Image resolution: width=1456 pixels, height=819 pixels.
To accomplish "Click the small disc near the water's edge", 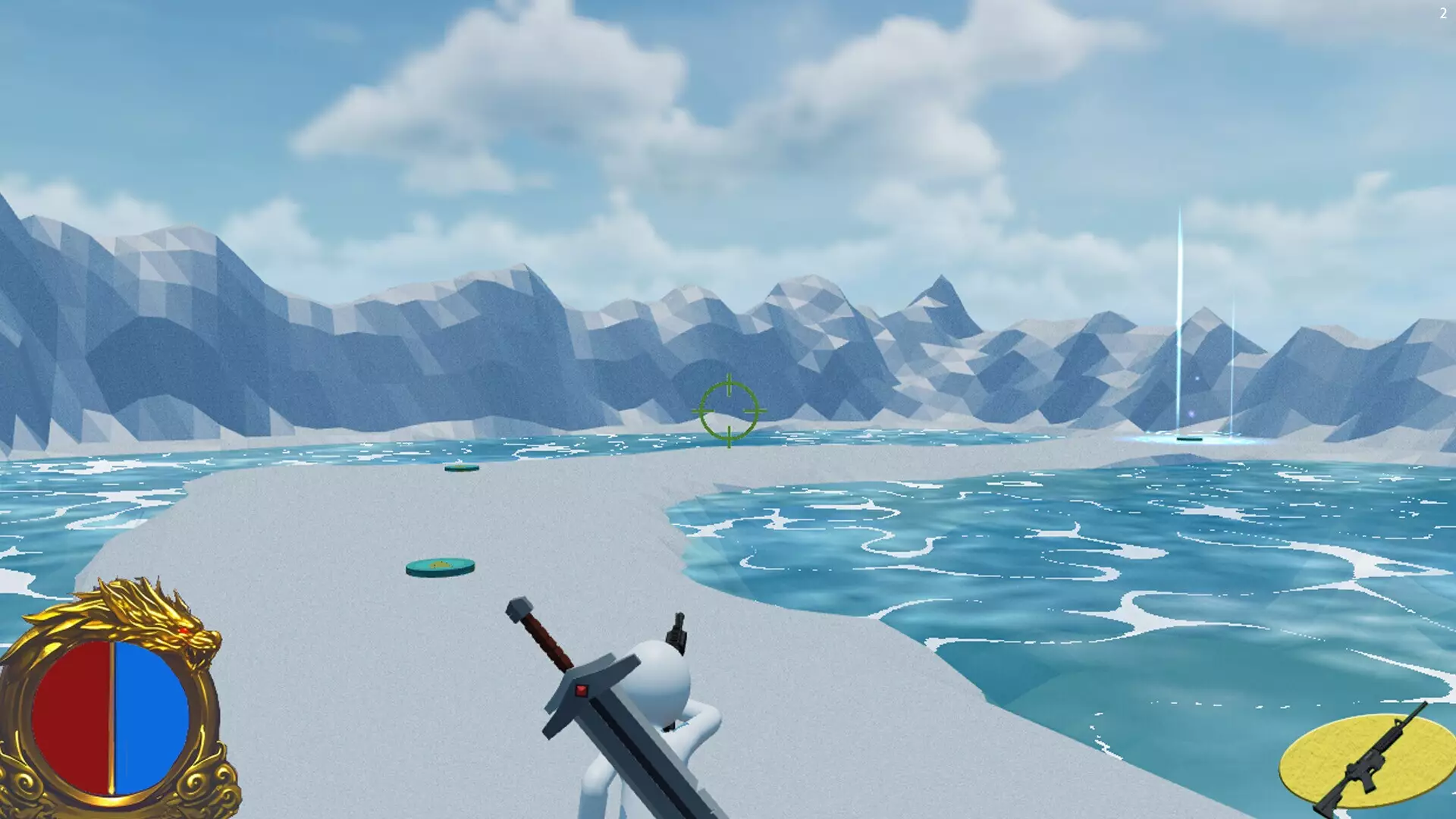I will (463, 469).
